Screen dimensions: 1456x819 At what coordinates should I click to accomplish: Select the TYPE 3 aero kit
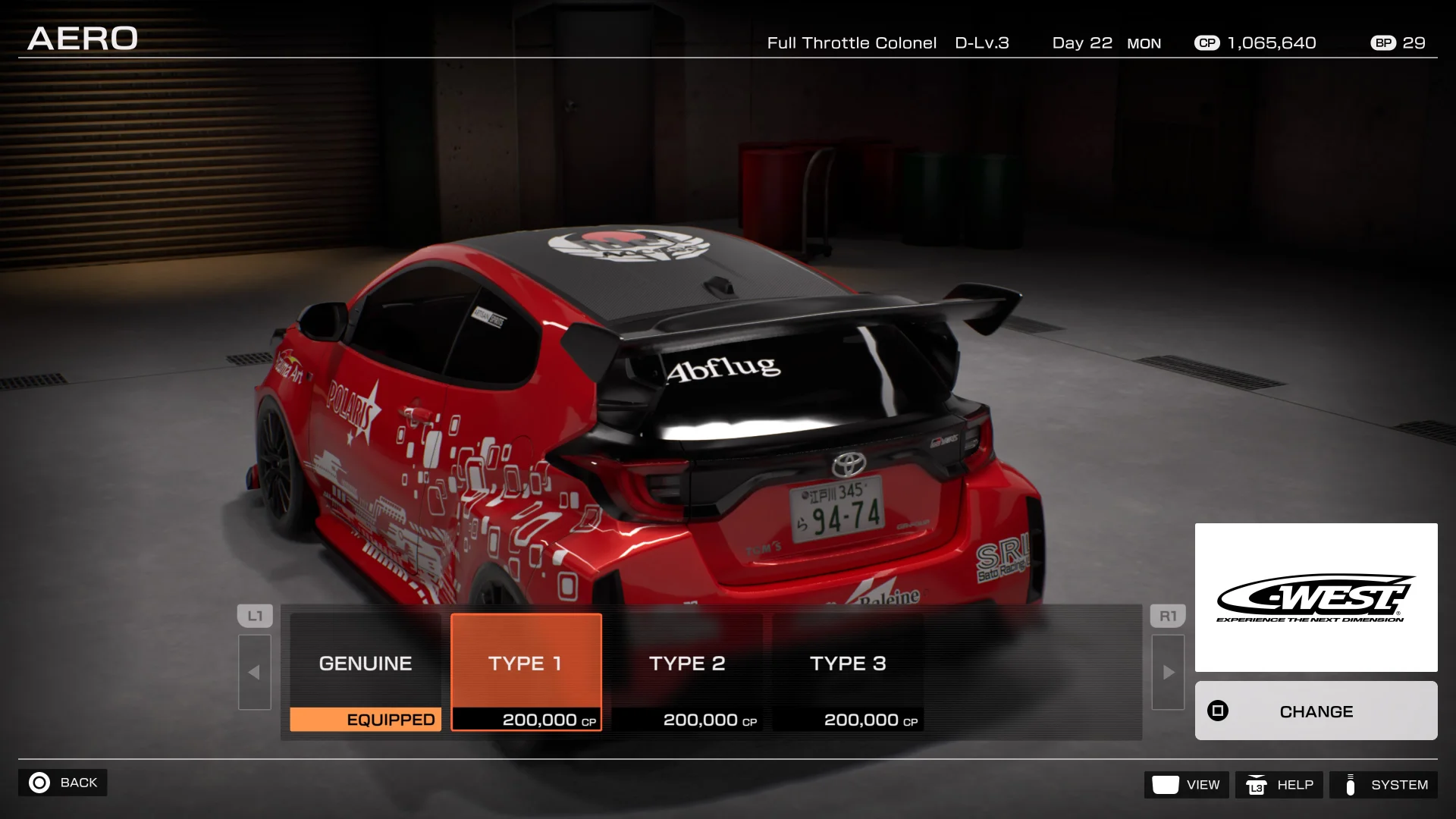848,671
